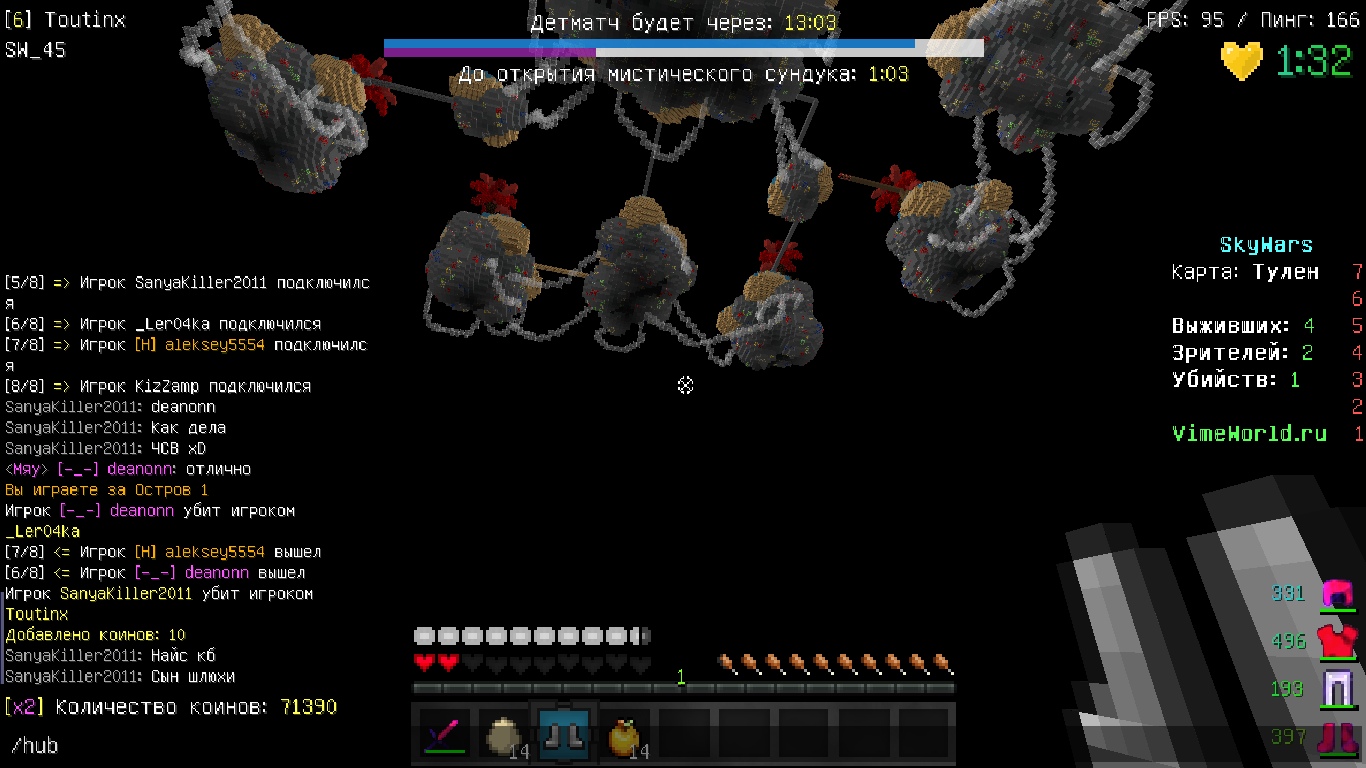Choose the iron boots hotbar slot
Viewport: 1366px width, 768px height.
click(565, 735)
